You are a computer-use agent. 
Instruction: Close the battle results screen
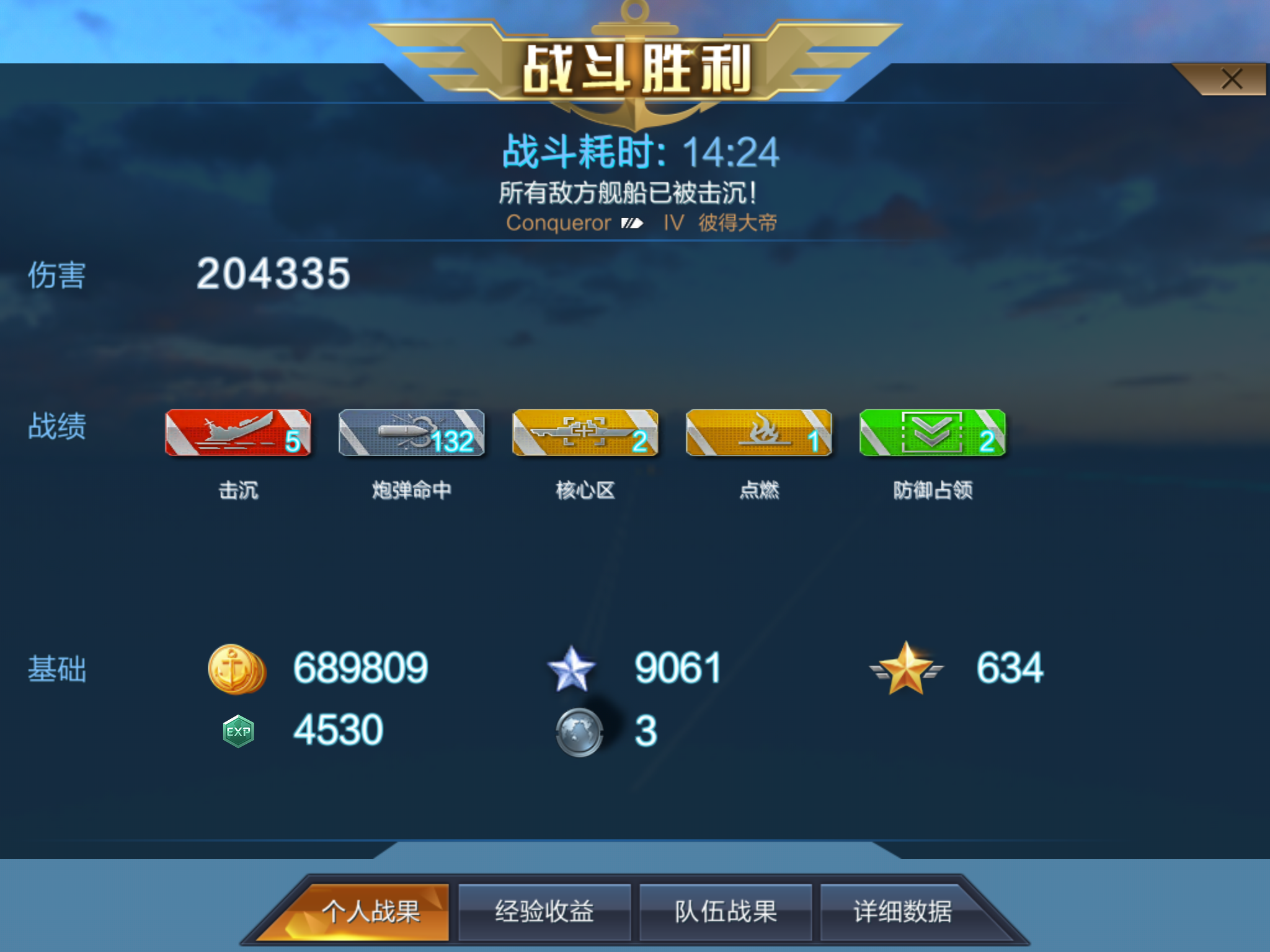[x=1233, y=79]
